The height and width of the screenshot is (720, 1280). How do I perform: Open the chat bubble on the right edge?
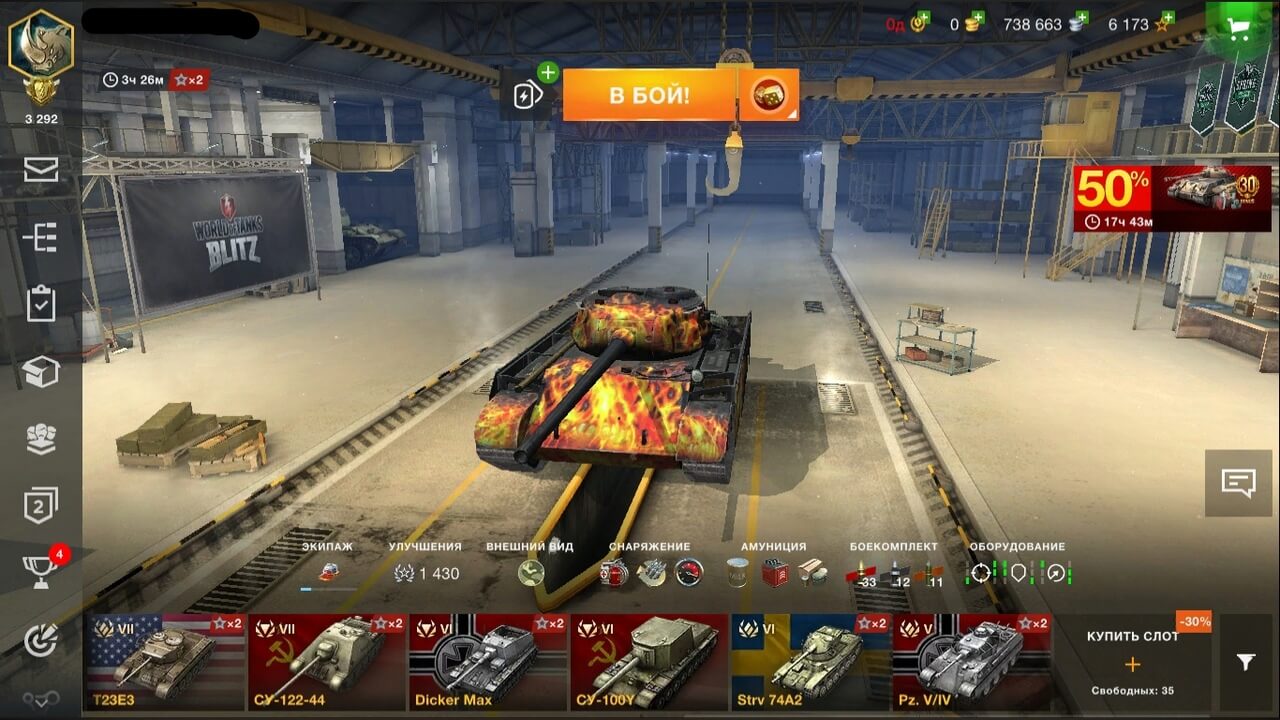click(x=1240, y=485)
